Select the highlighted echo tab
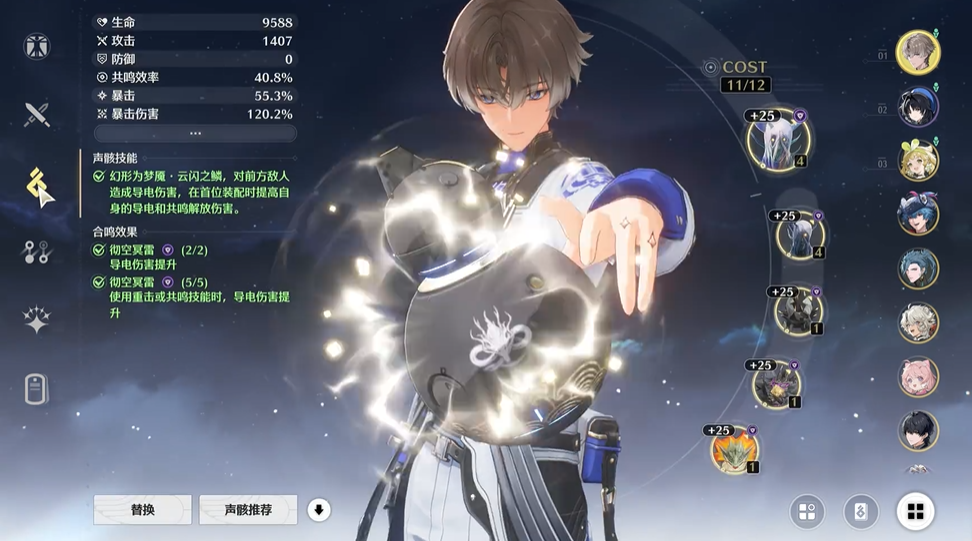Screen dimensions: 972x541 point(38,184)
